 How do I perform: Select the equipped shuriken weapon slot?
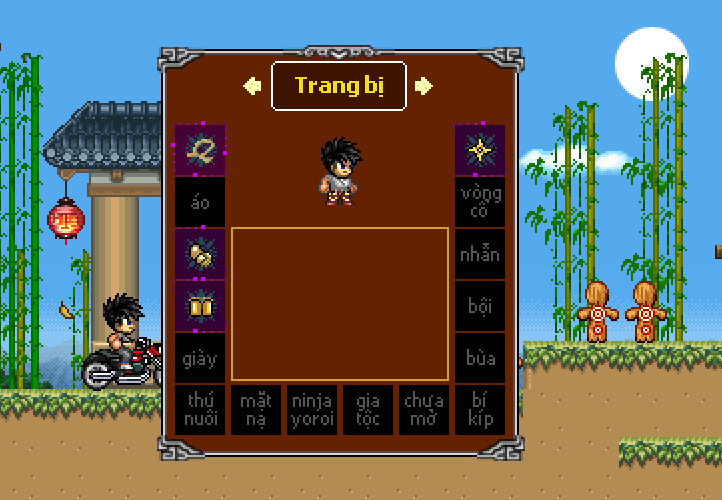(480, 150)
